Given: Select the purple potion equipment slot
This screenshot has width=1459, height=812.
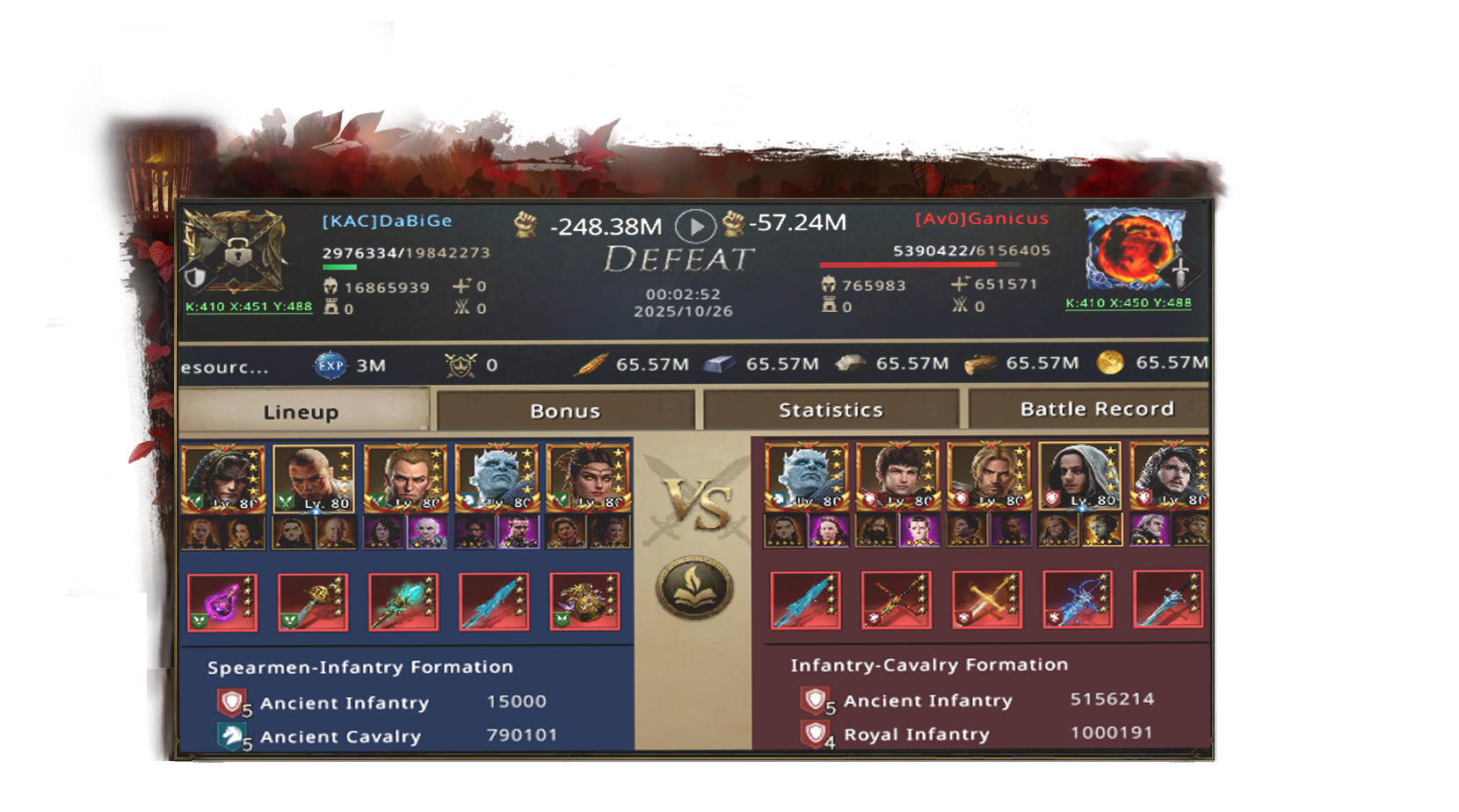Looking at the screenshot, I should 222,603.
